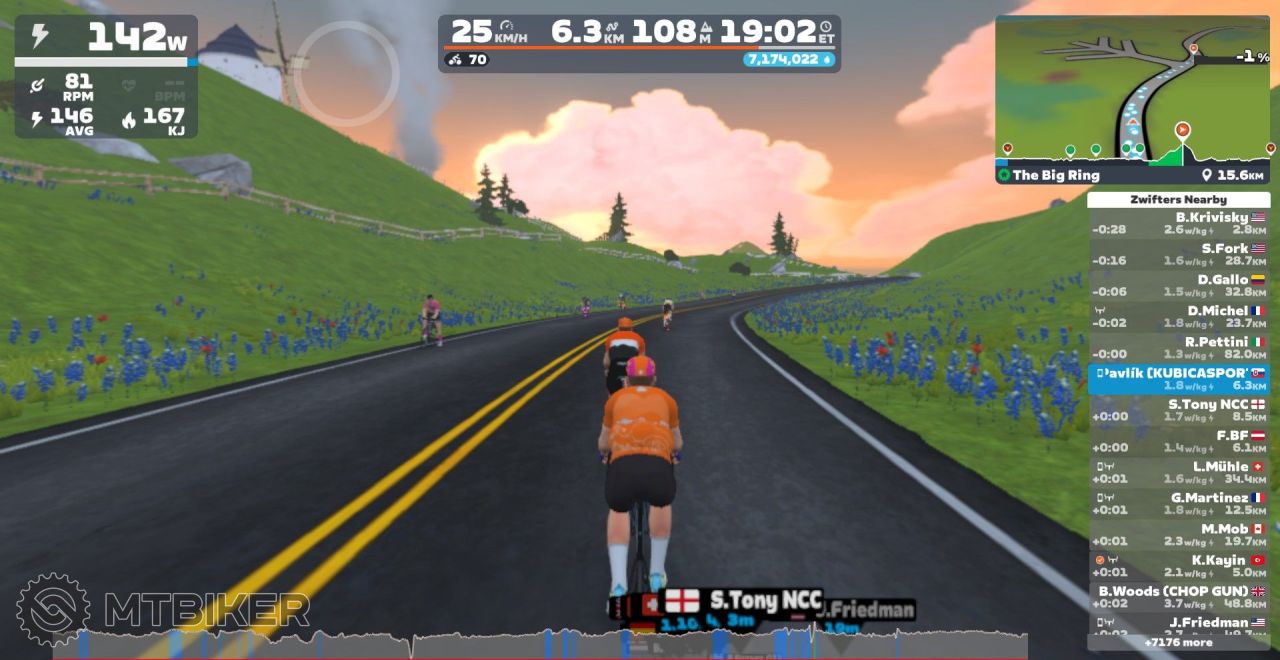1280x660 pixels.
Task: Choose S.Tony NCC in the rider list
Action: tap(1178, 410)
